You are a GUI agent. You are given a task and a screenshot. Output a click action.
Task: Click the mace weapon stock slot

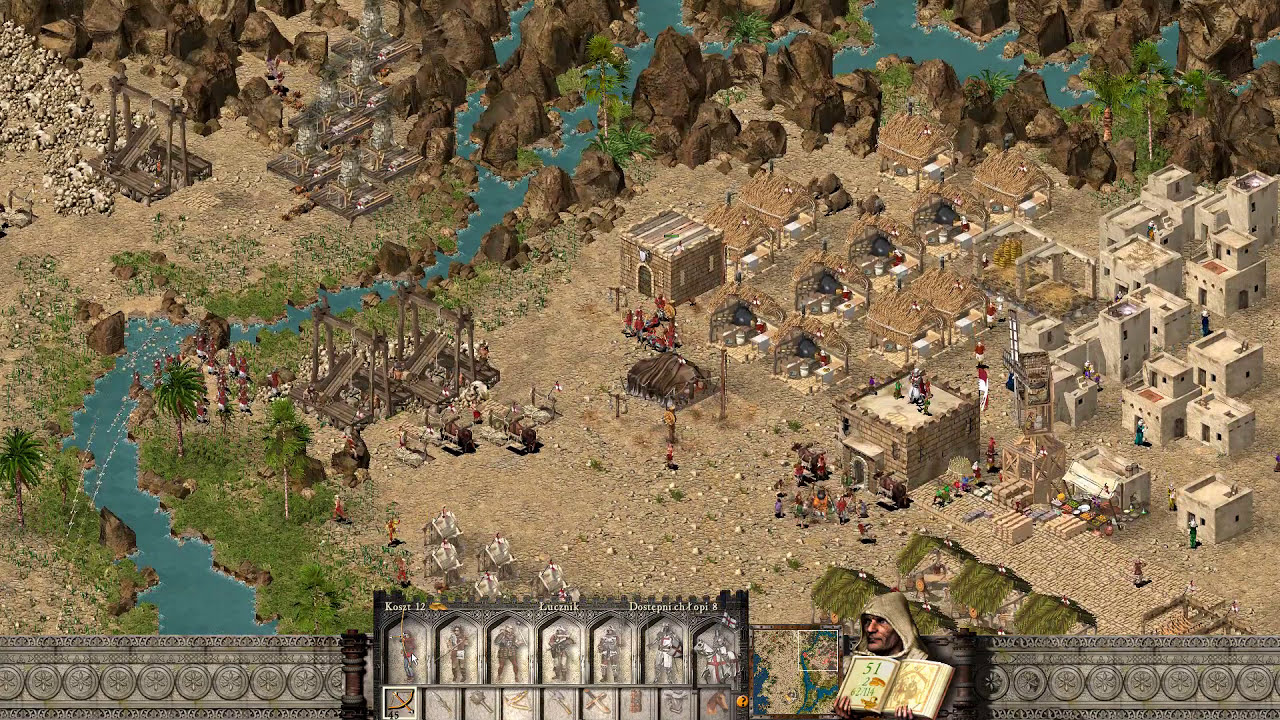(x=479, y=702)
